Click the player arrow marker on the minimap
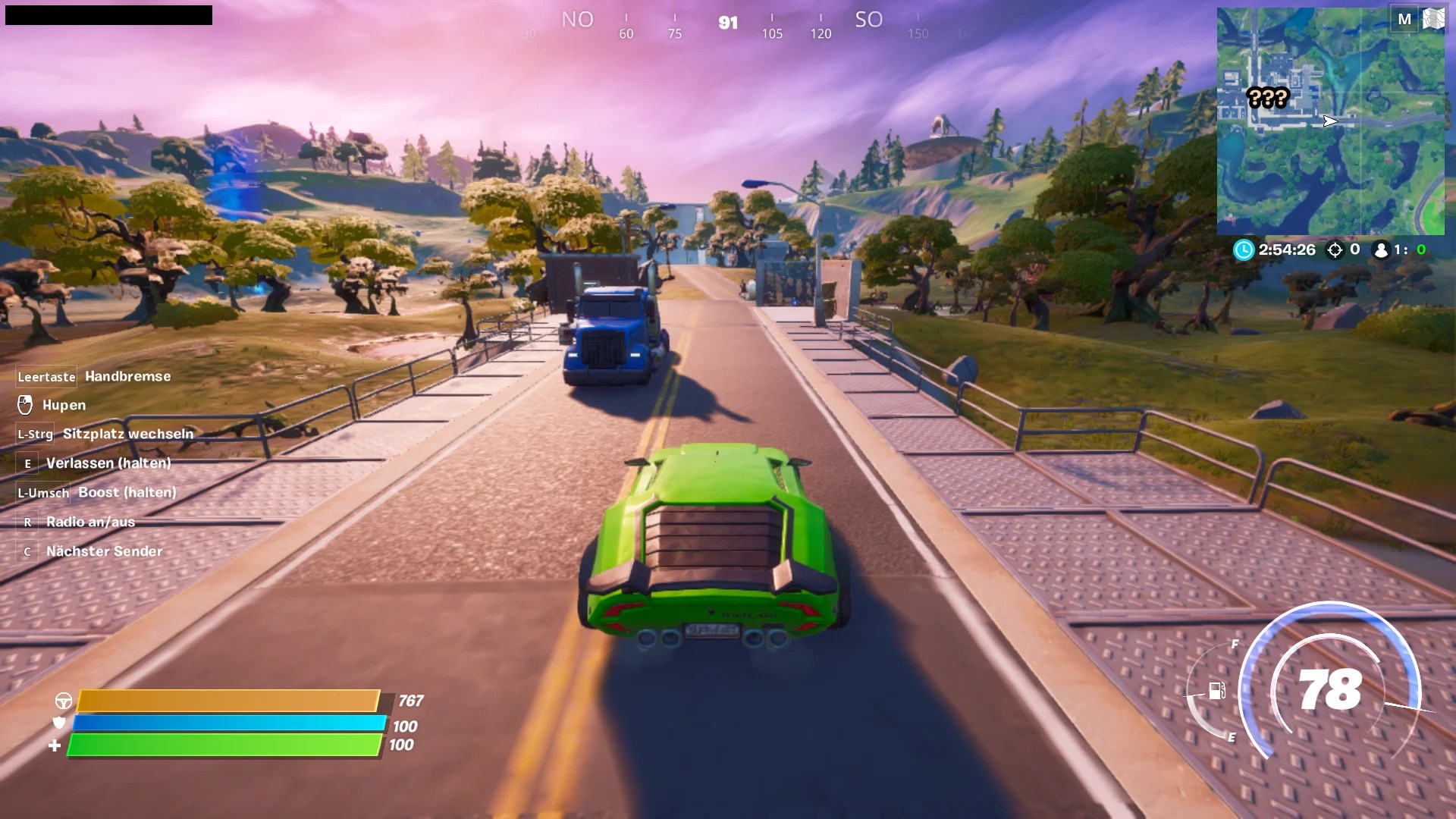 (1329, 121)
